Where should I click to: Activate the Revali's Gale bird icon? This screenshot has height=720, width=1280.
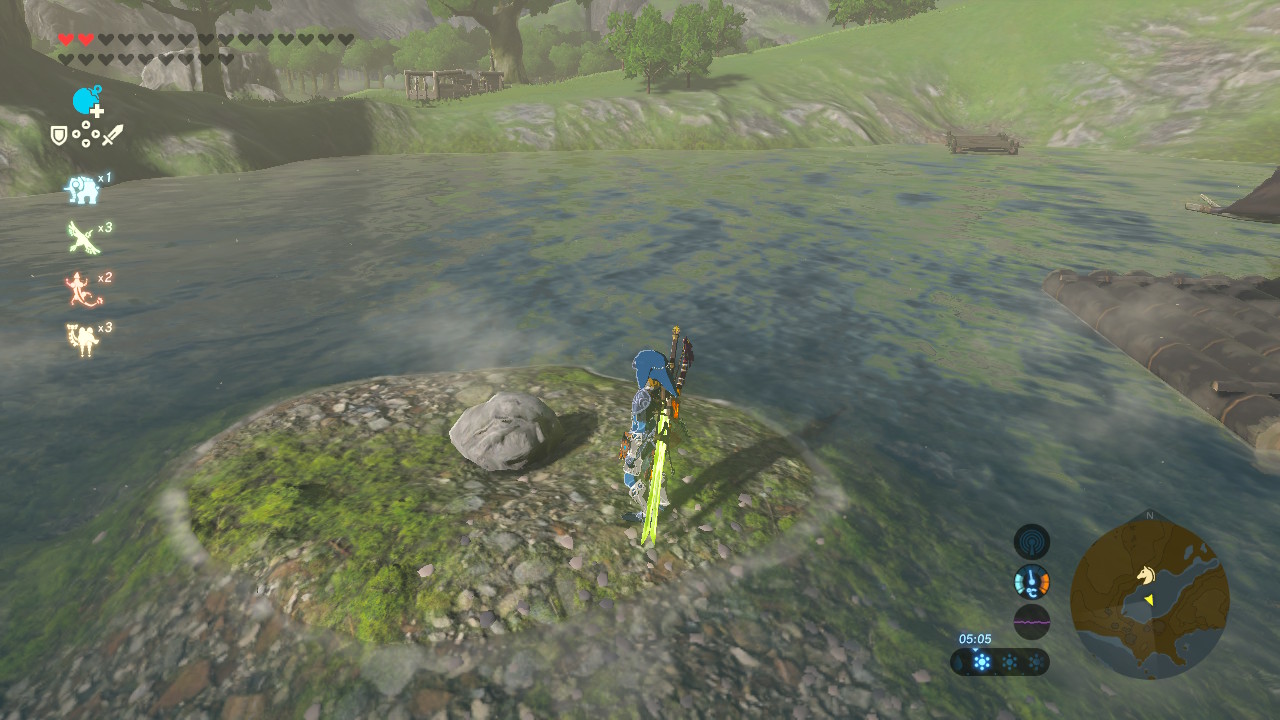click(x=81, y=238)
